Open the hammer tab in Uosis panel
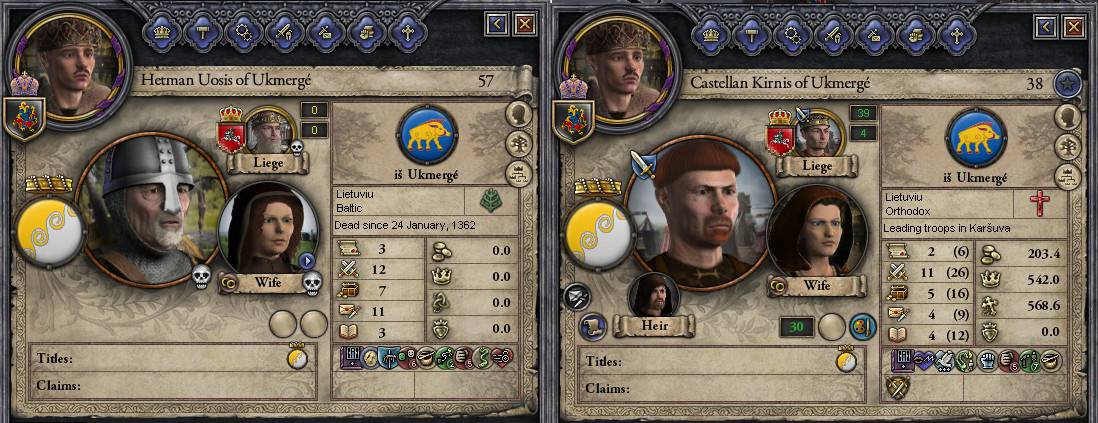 coord(202,34)
